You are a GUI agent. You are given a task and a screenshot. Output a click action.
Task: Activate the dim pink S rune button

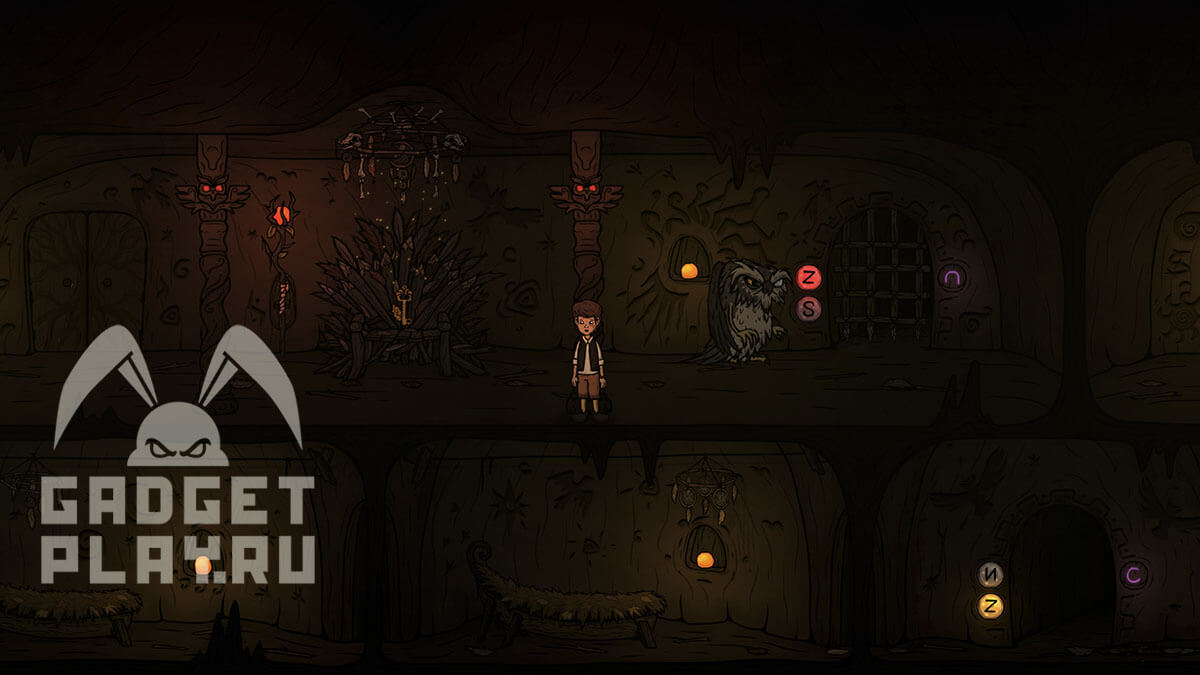(x=809, y=309)
